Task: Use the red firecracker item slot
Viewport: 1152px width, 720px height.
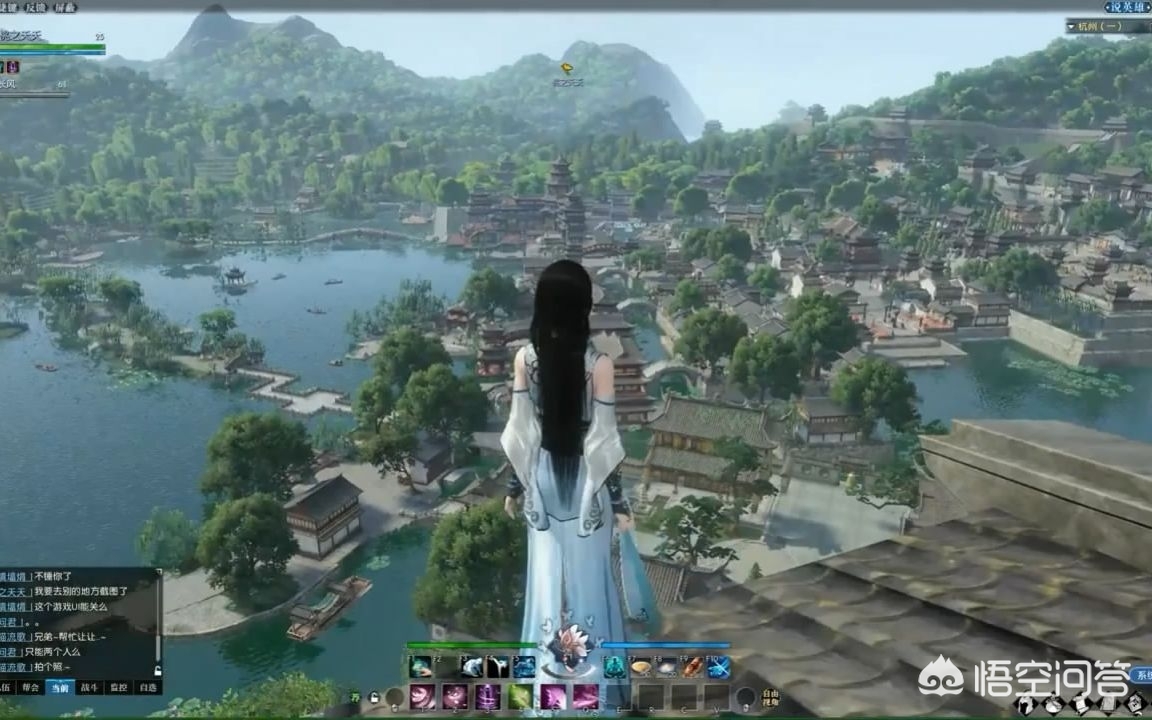Action: pyautogui.click(x=692, y=667)
